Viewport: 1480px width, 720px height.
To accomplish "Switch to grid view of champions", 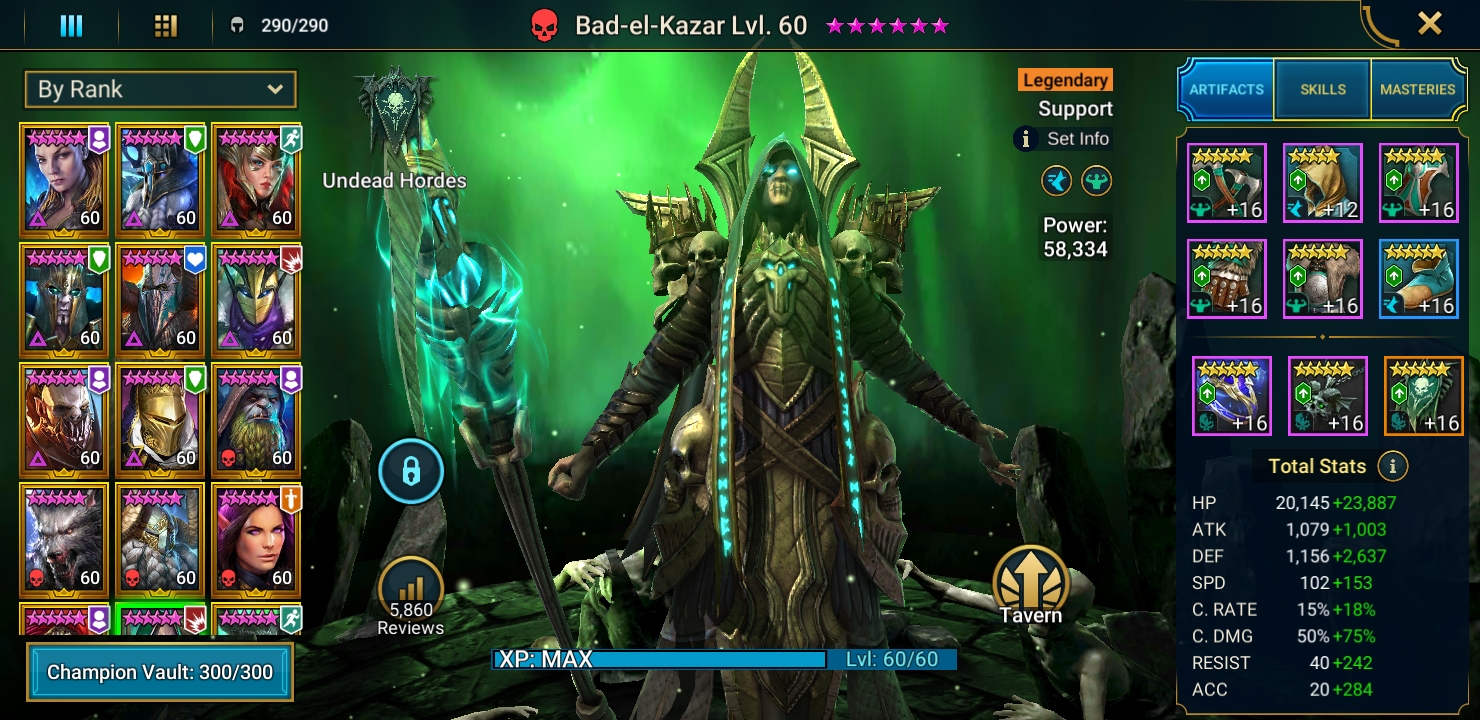I will tap(167, 25).
